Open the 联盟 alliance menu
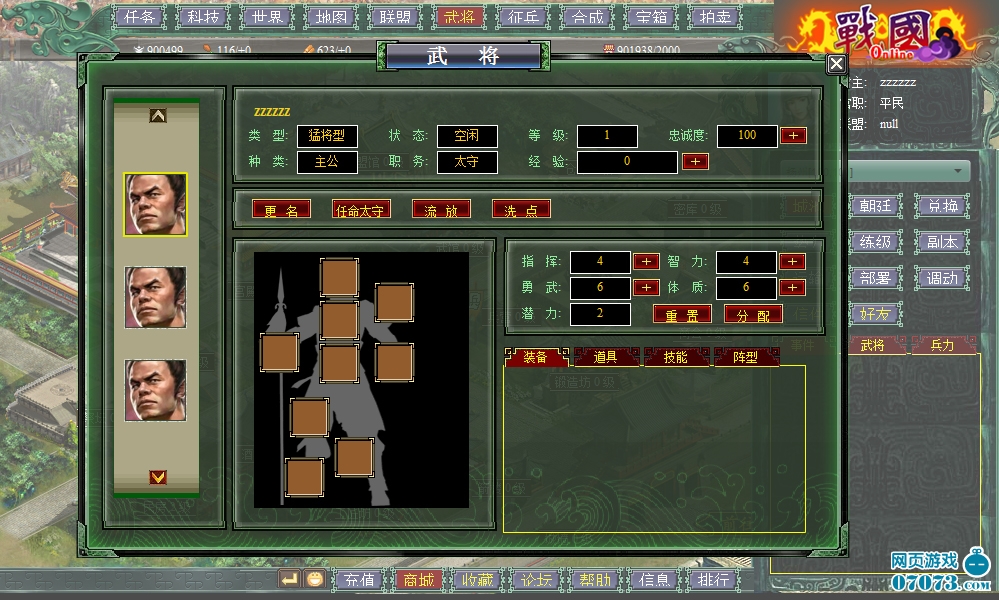 pyautogui.click(x=395, y=17)
